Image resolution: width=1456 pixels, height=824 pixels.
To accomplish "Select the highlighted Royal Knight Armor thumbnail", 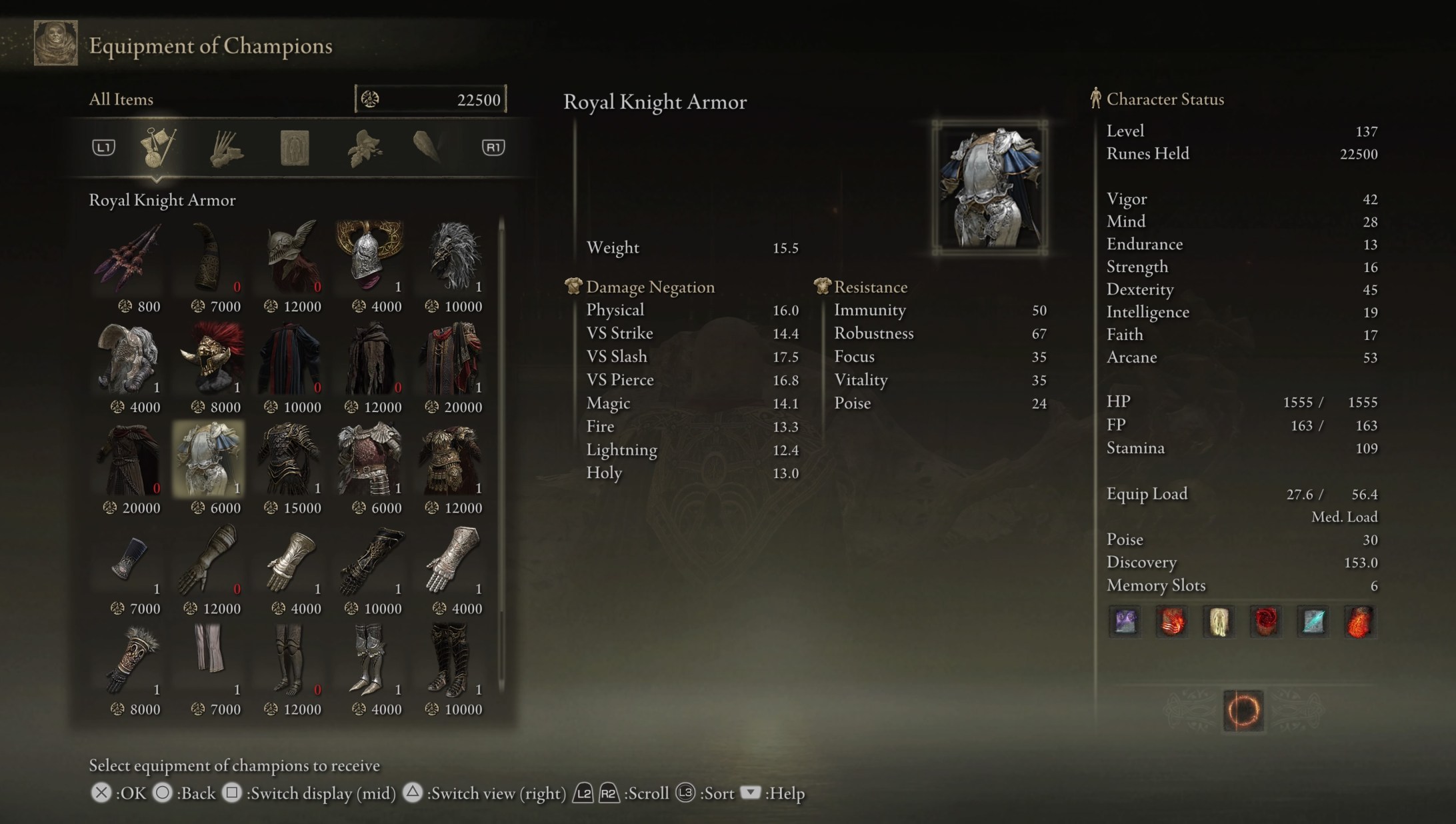I will pyautogui.click(x=209, y=457).
